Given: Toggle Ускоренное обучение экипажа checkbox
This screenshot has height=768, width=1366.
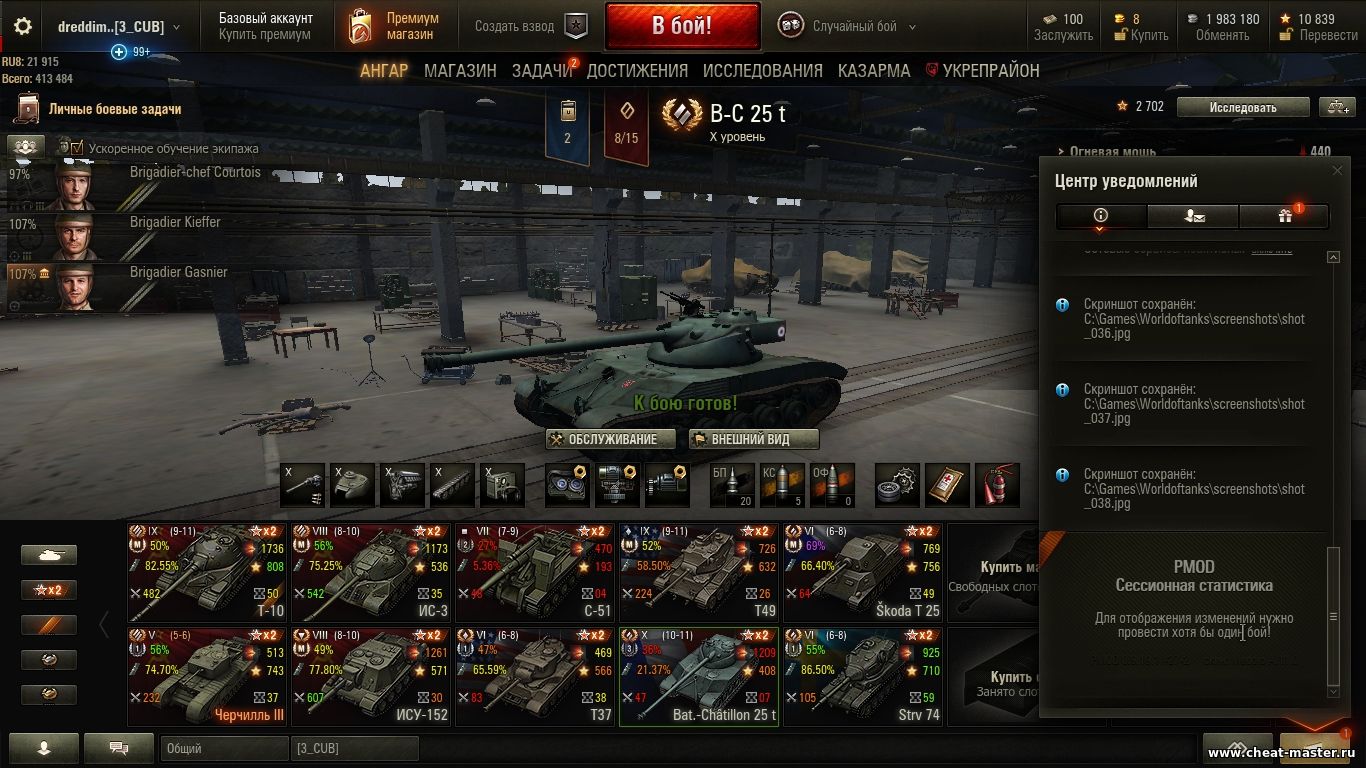Looking at the screenshot, I should coord(77,148).
